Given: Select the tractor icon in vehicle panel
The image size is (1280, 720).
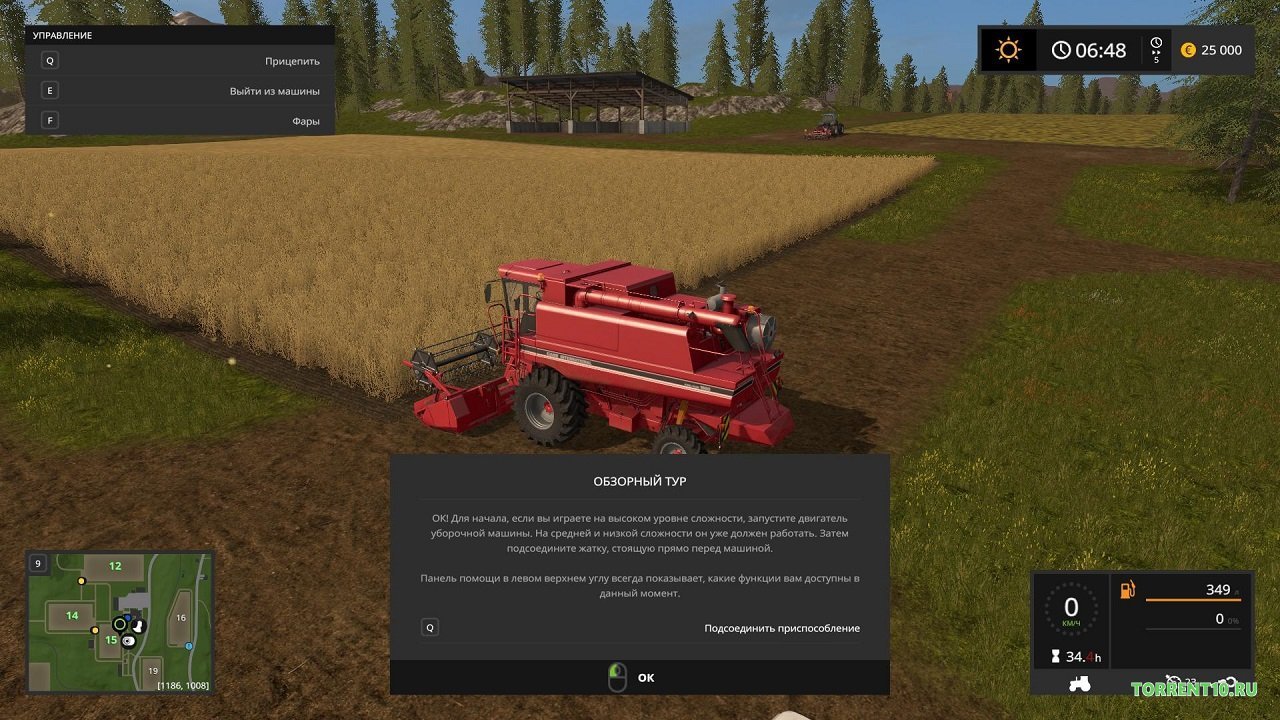Looking at the screenshot, I should [1081, 684].
